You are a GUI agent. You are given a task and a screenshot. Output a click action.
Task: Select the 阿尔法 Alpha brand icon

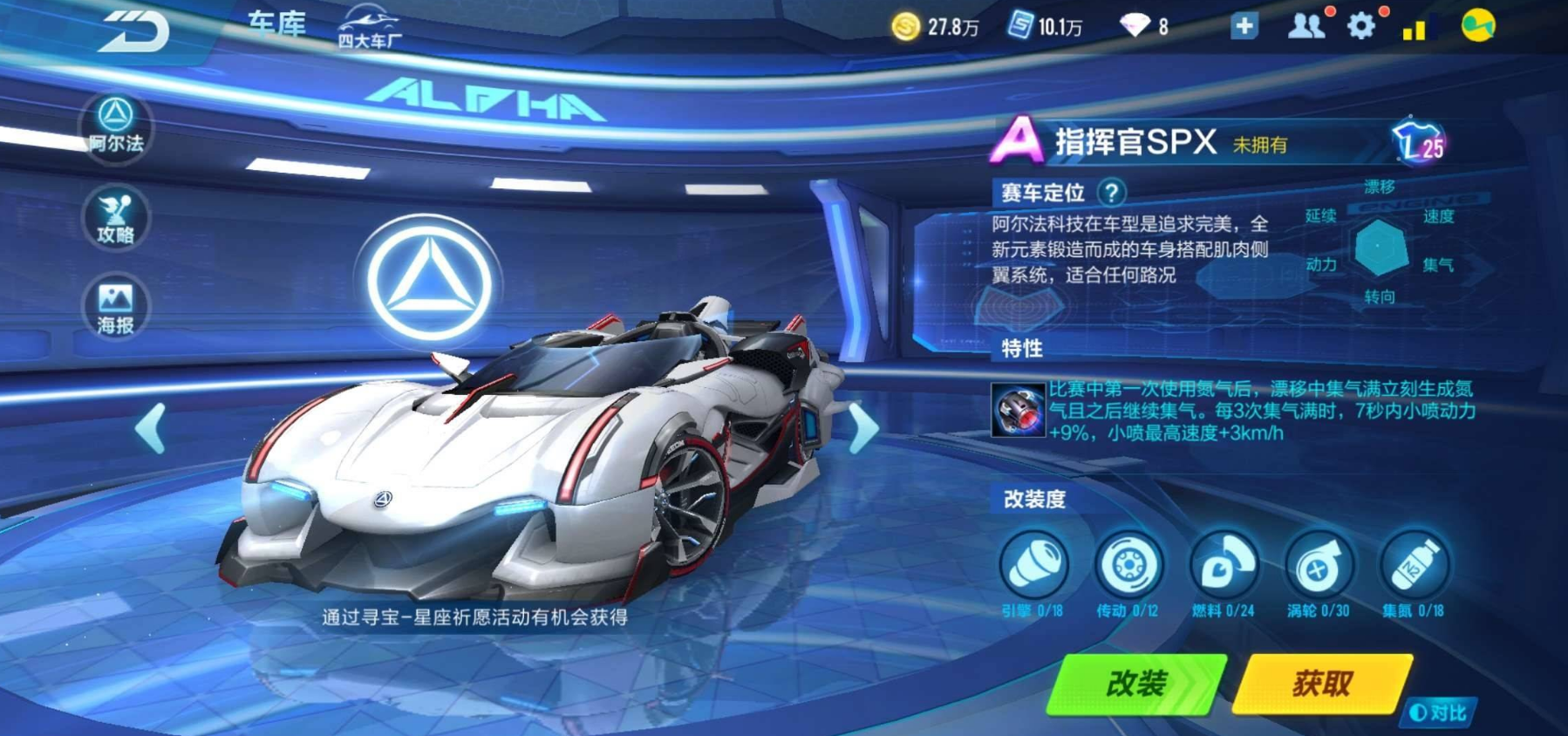pos(116,126)
